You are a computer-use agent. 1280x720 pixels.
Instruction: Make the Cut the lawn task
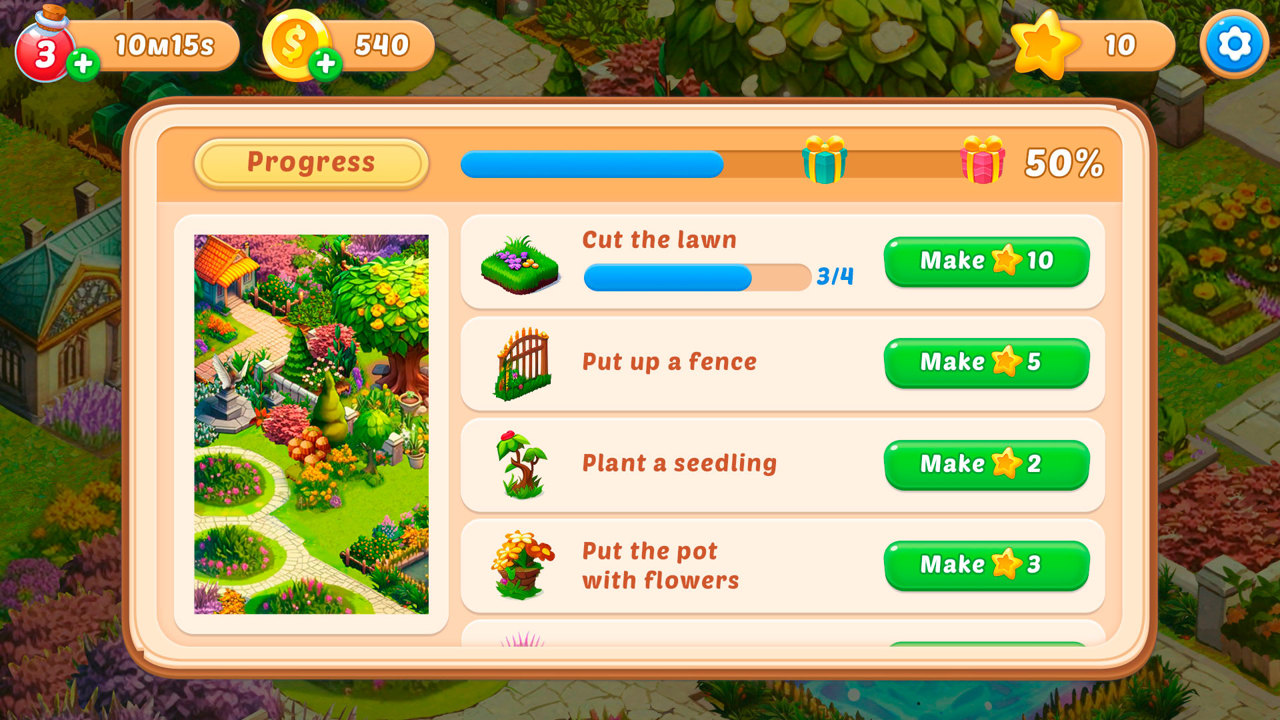pos(986,261)
